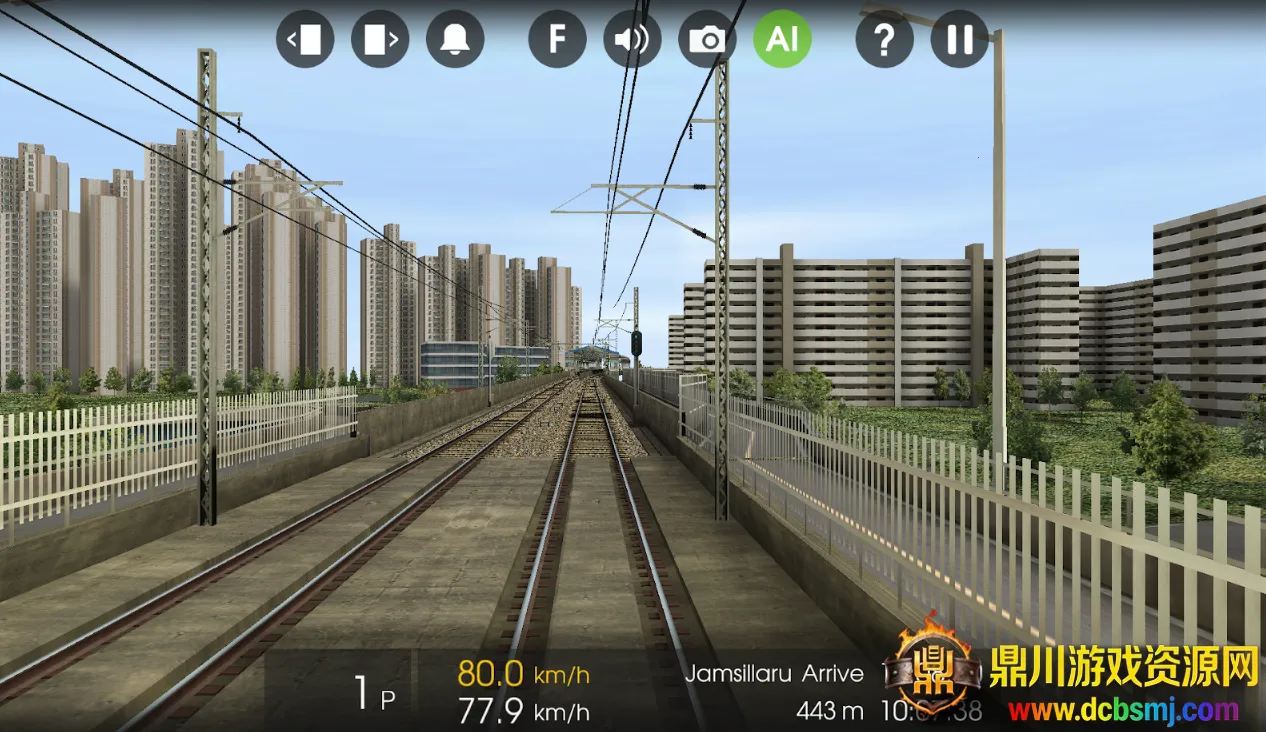Pause the game
The height and width of the screenshot is (732, 1266).
coord(959,39)
